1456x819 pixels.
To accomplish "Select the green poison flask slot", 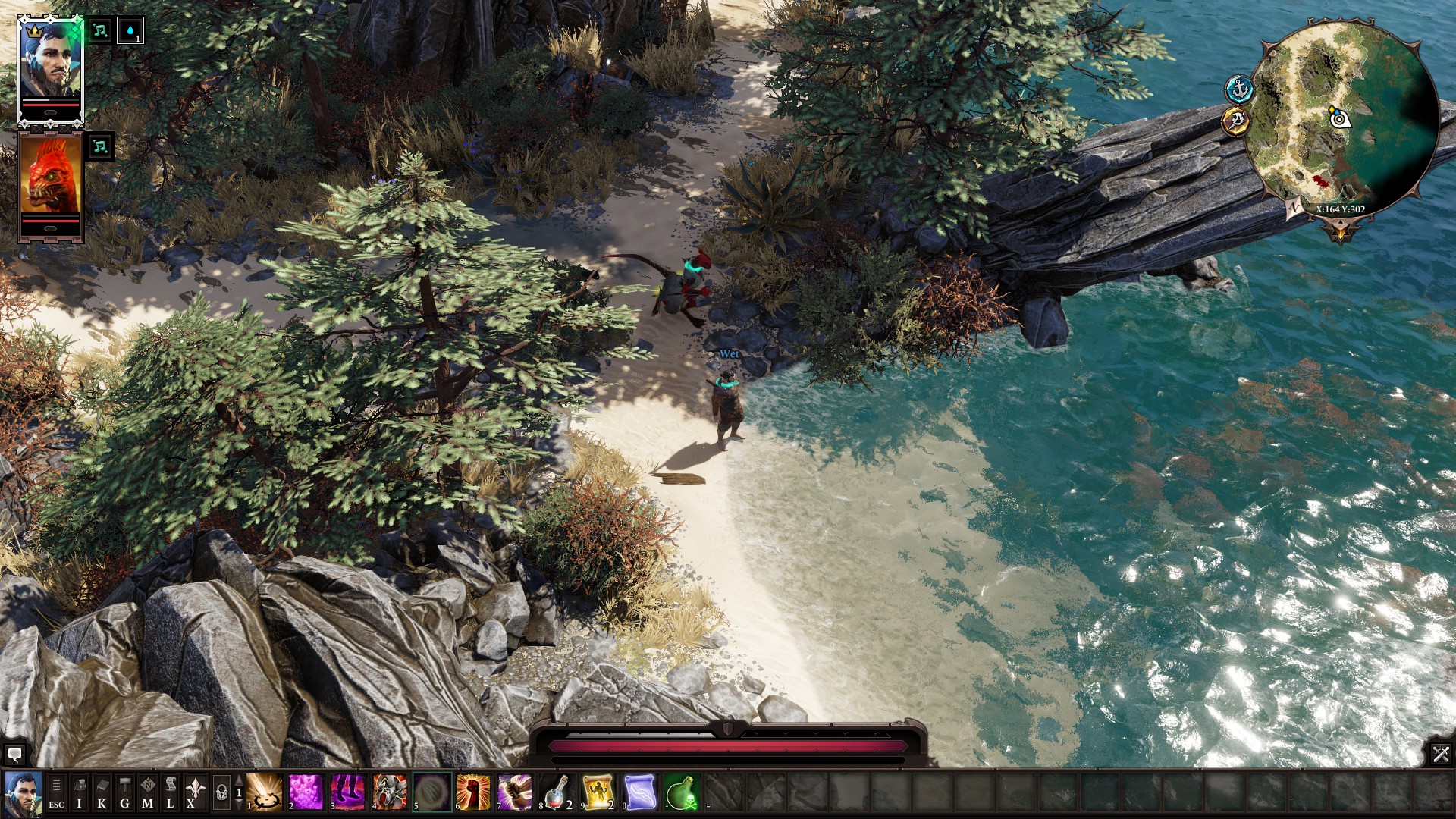I will click(x=681, y=792).
